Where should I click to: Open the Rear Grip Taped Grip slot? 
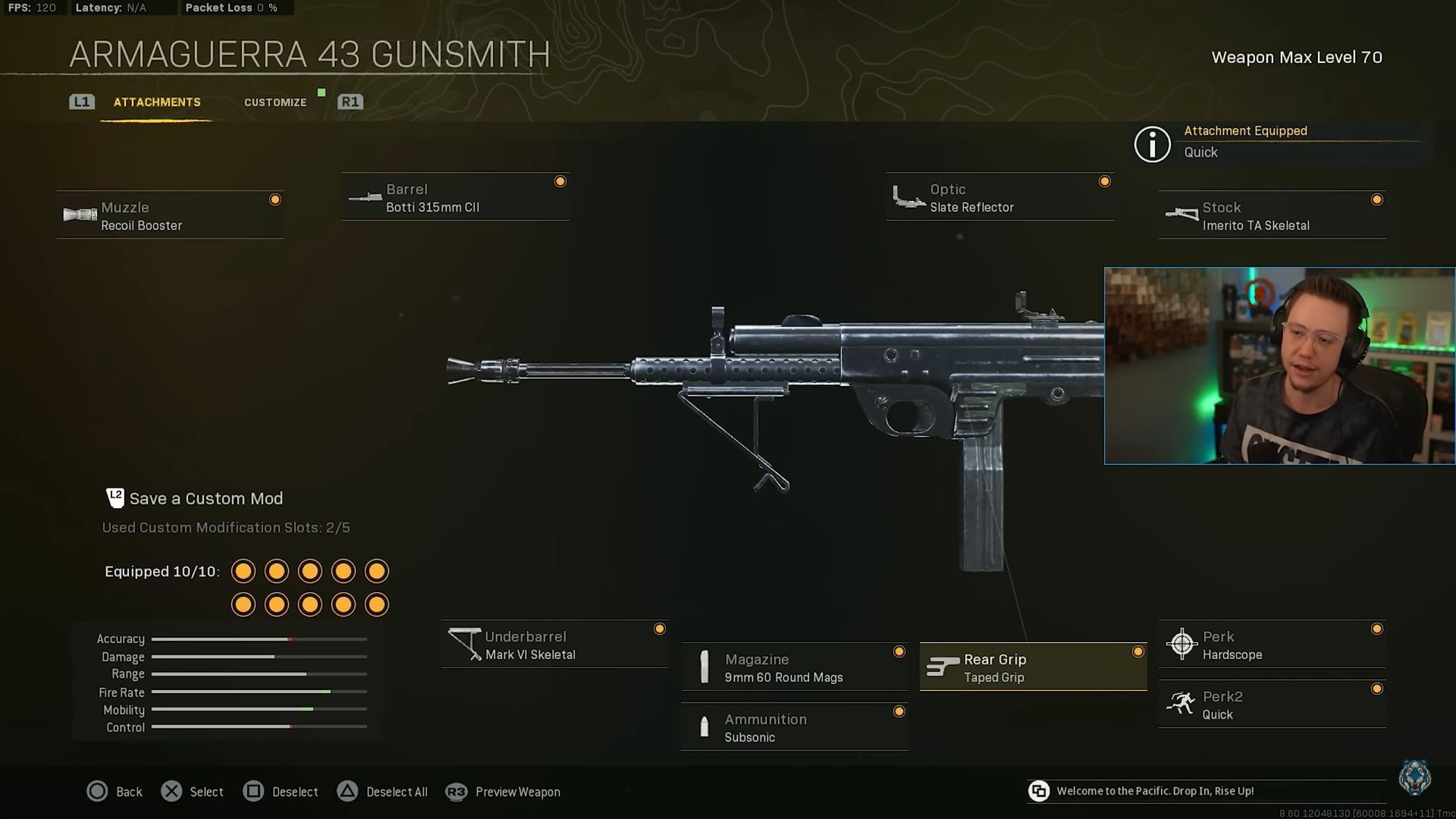pyautogui.click(x=1031, y=667)
